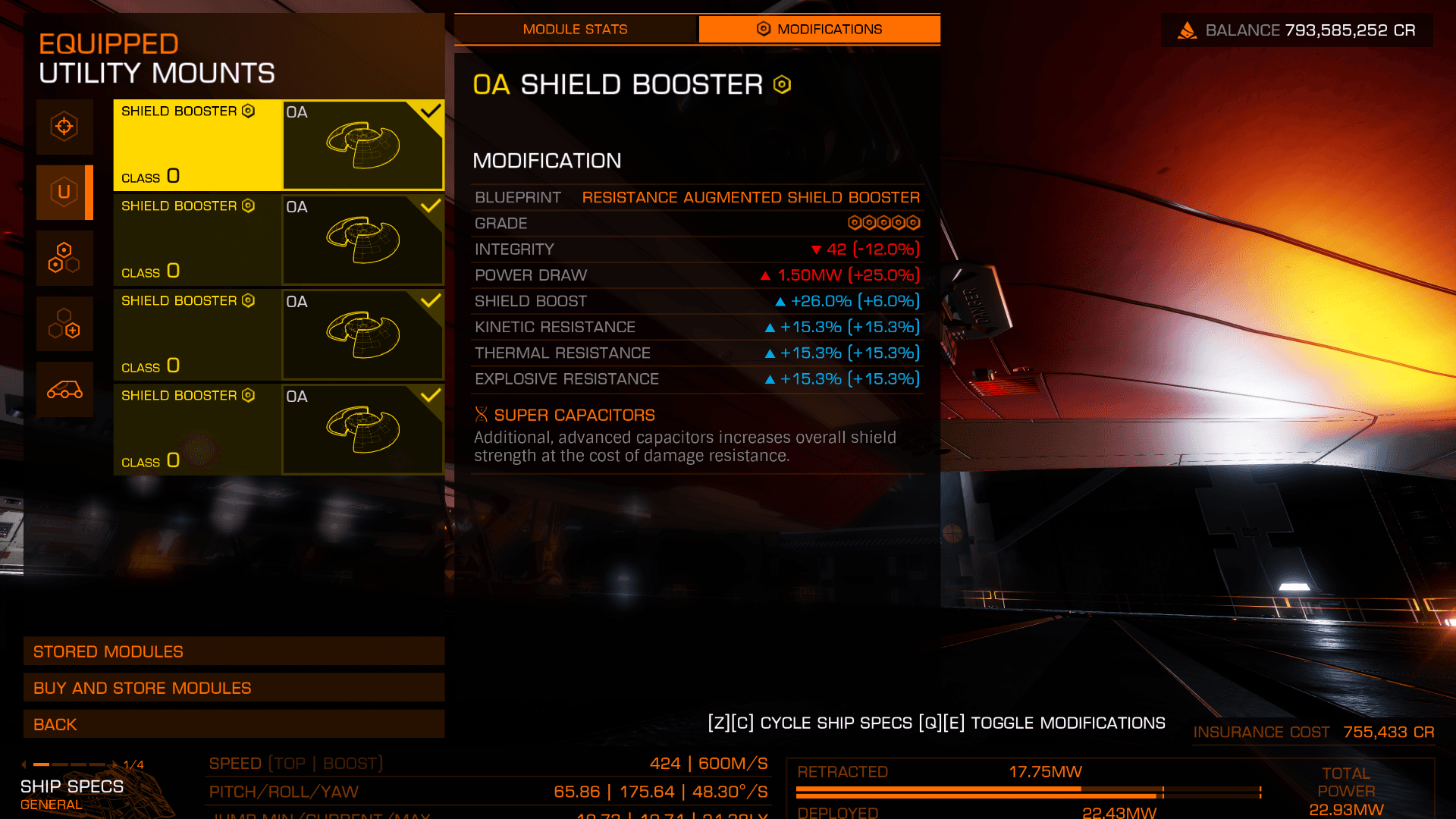Viewport: 1456px width, 819px height.
Task: Open the optional internals hexagon-plus icon
Action: 64,324
